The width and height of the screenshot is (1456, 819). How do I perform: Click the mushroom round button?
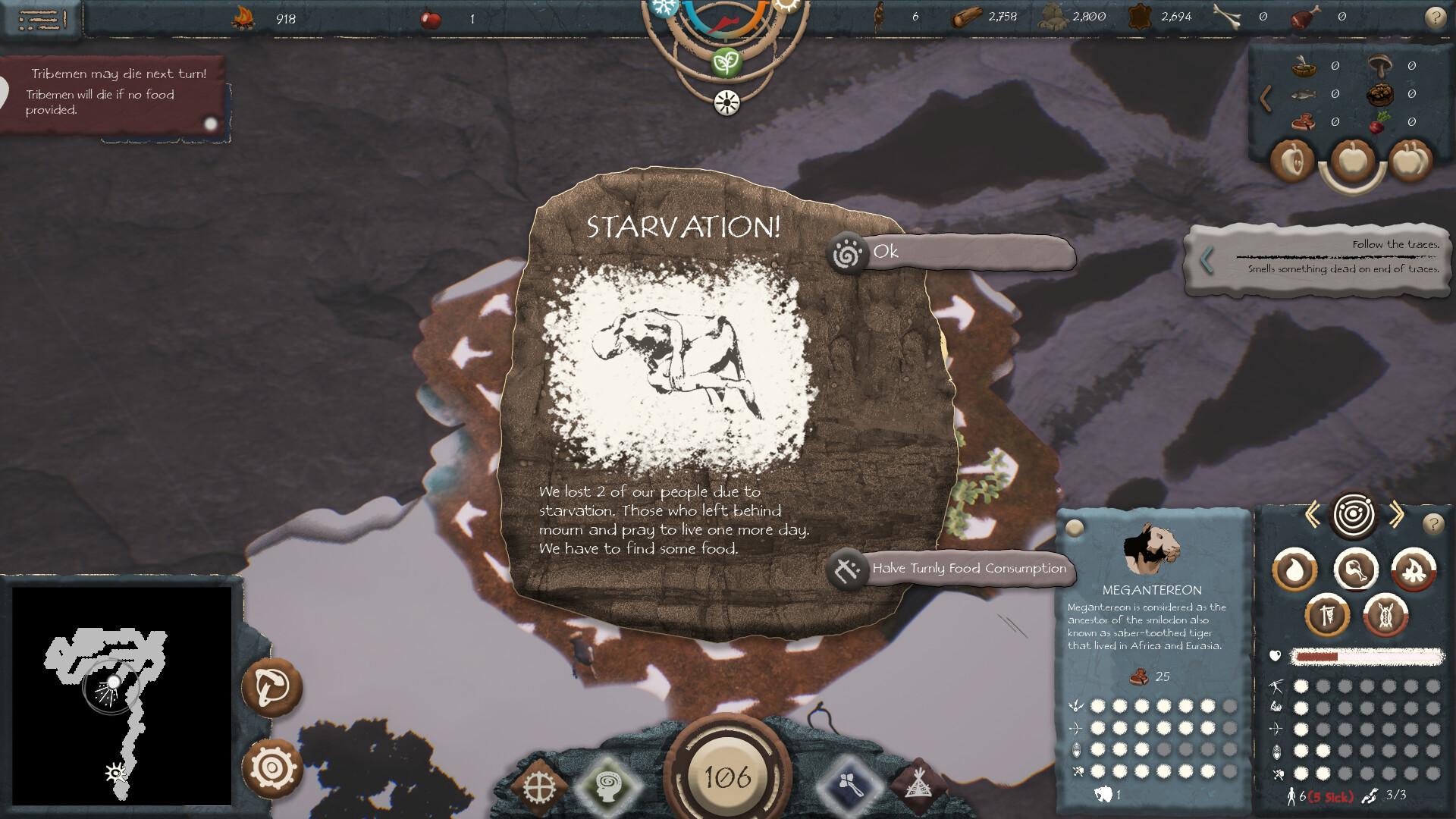point(272,687)
